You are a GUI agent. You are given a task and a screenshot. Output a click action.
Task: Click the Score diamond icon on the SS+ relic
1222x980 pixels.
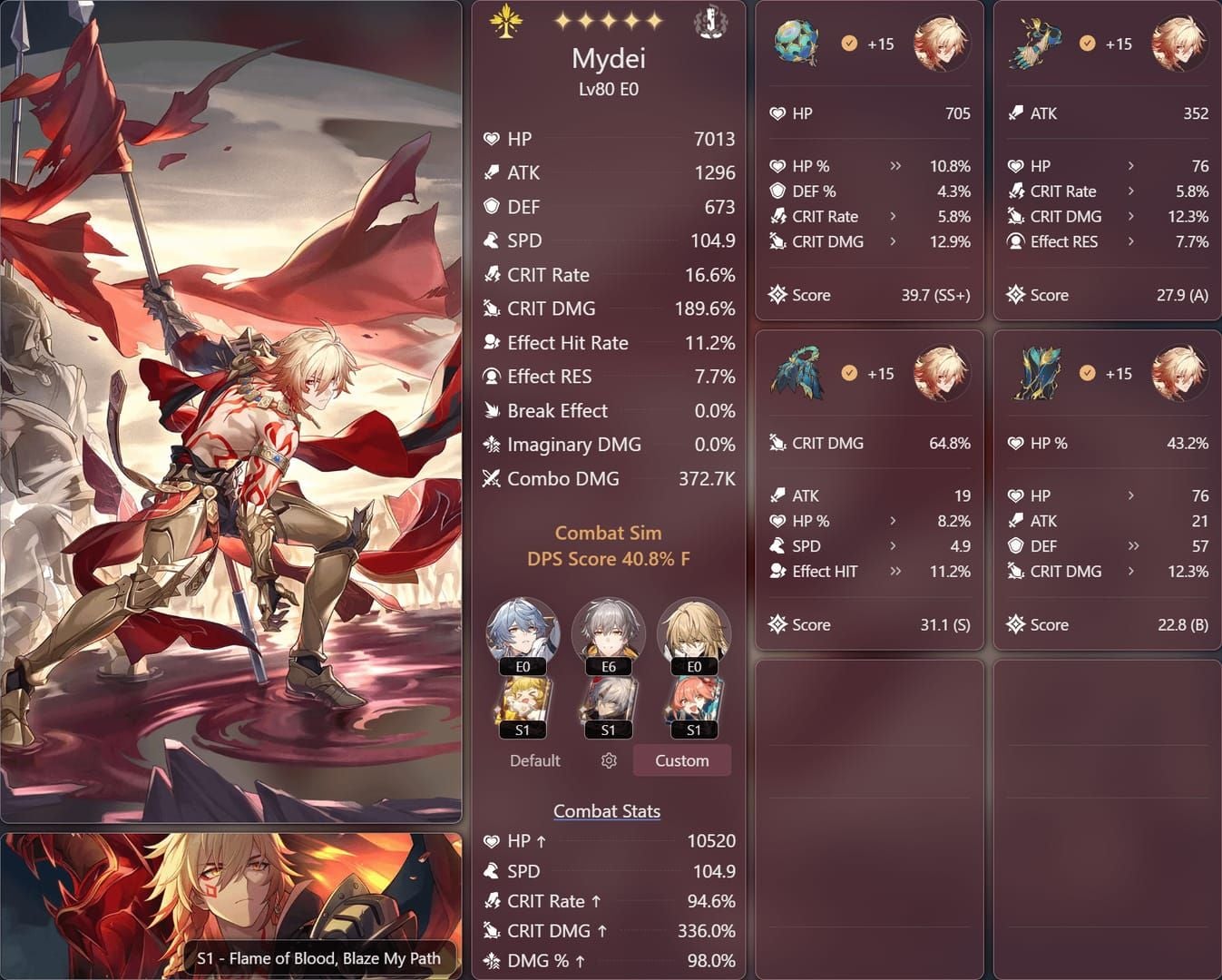pos(777,295)
